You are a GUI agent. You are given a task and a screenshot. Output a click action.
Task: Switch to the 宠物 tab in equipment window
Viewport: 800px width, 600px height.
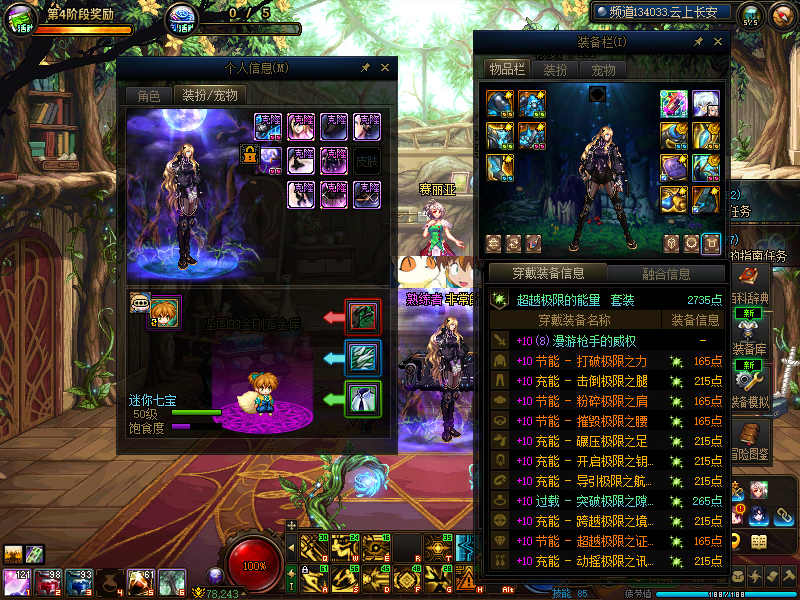click(x=603, y=70)
